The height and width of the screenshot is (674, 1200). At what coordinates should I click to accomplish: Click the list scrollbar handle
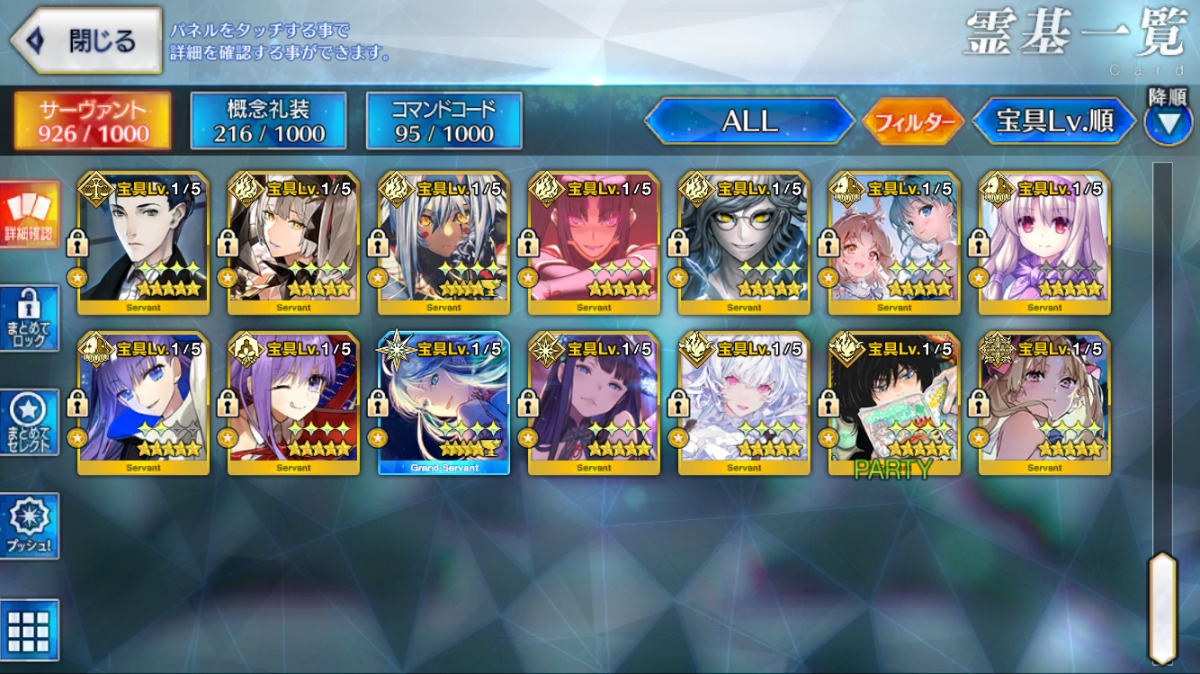[1161, 606]
